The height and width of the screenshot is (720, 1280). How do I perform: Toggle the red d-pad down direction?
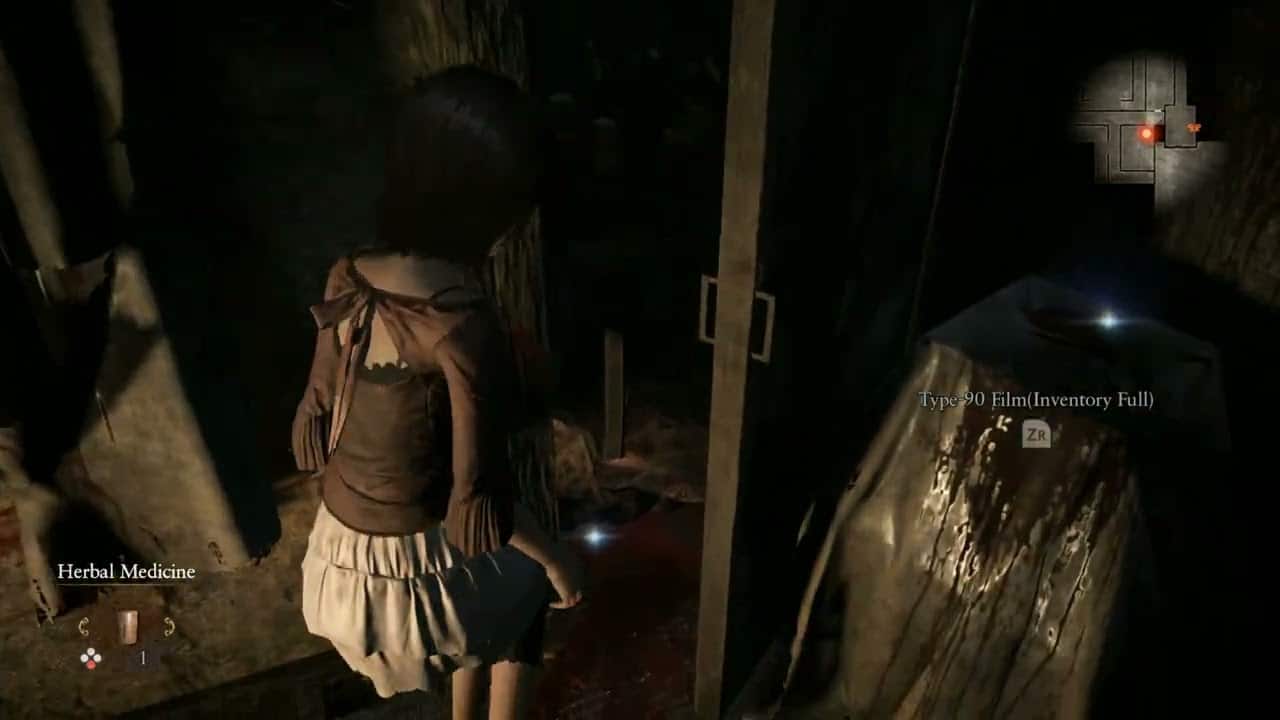click(x=92, y=664)
